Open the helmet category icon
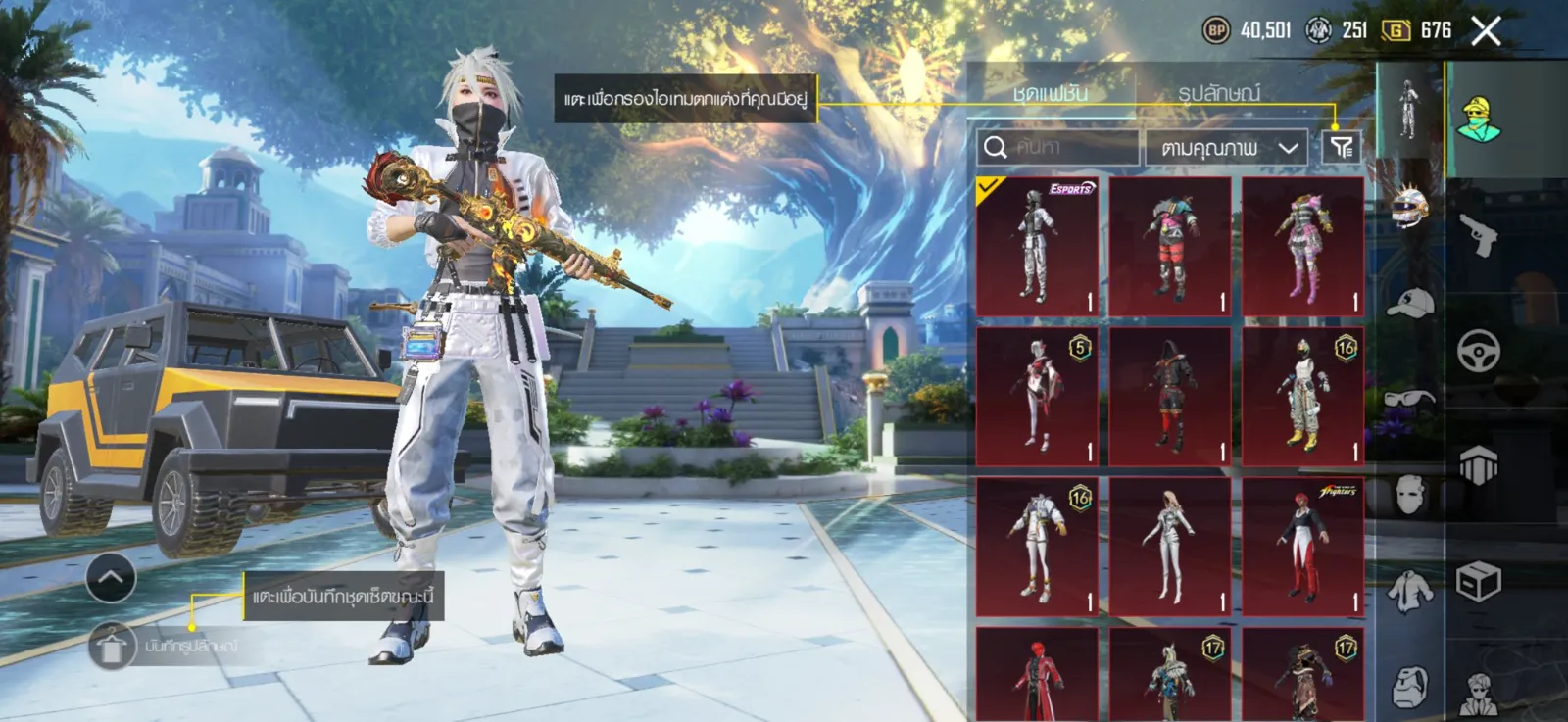The width and height of the screenshot is (1568, 722). click(1409, 206)
